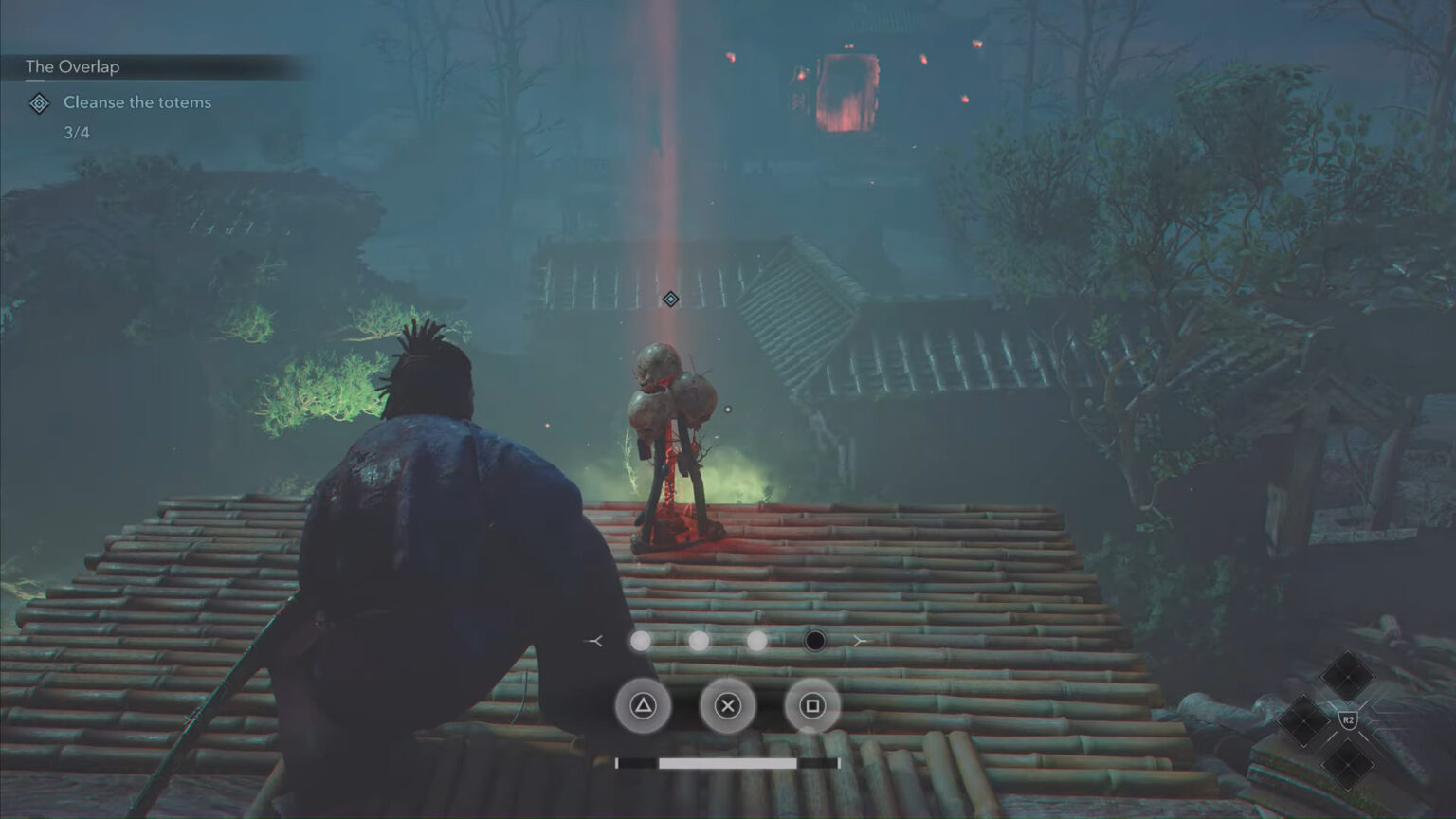
Task: Select the bottom diamond slot near R2
Action: tap(1349, 763)
